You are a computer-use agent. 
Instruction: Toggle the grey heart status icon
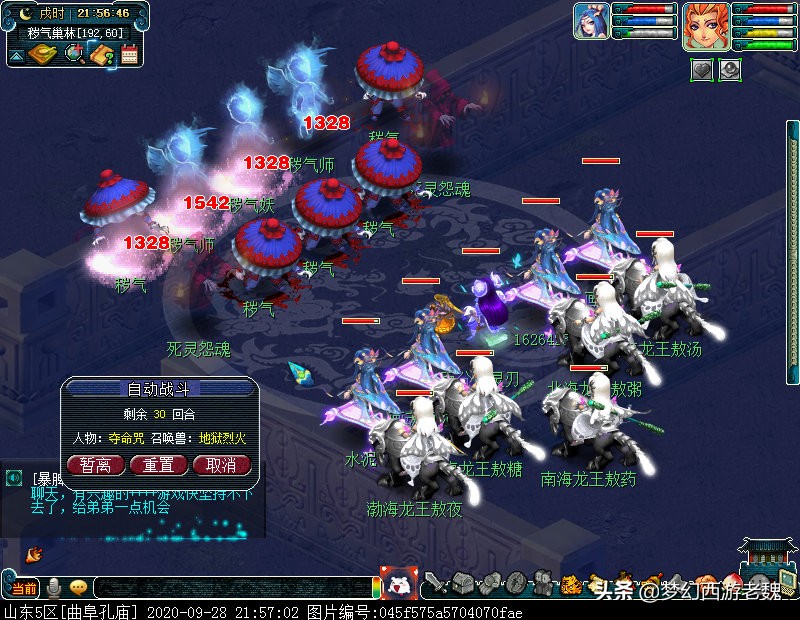702,70
